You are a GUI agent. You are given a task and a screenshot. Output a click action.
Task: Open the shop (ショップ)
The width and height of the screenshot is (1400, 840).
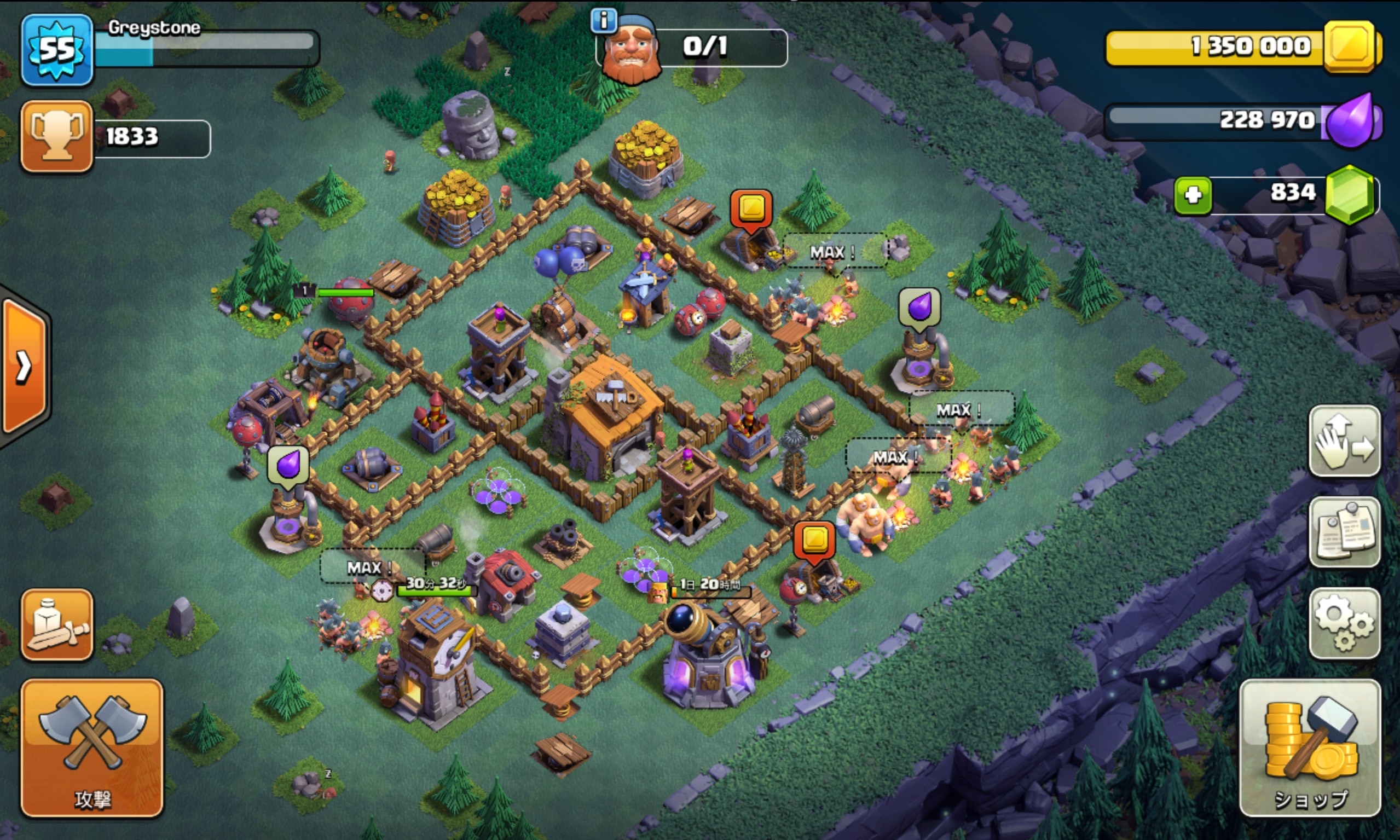click(x=1310, y=747)
